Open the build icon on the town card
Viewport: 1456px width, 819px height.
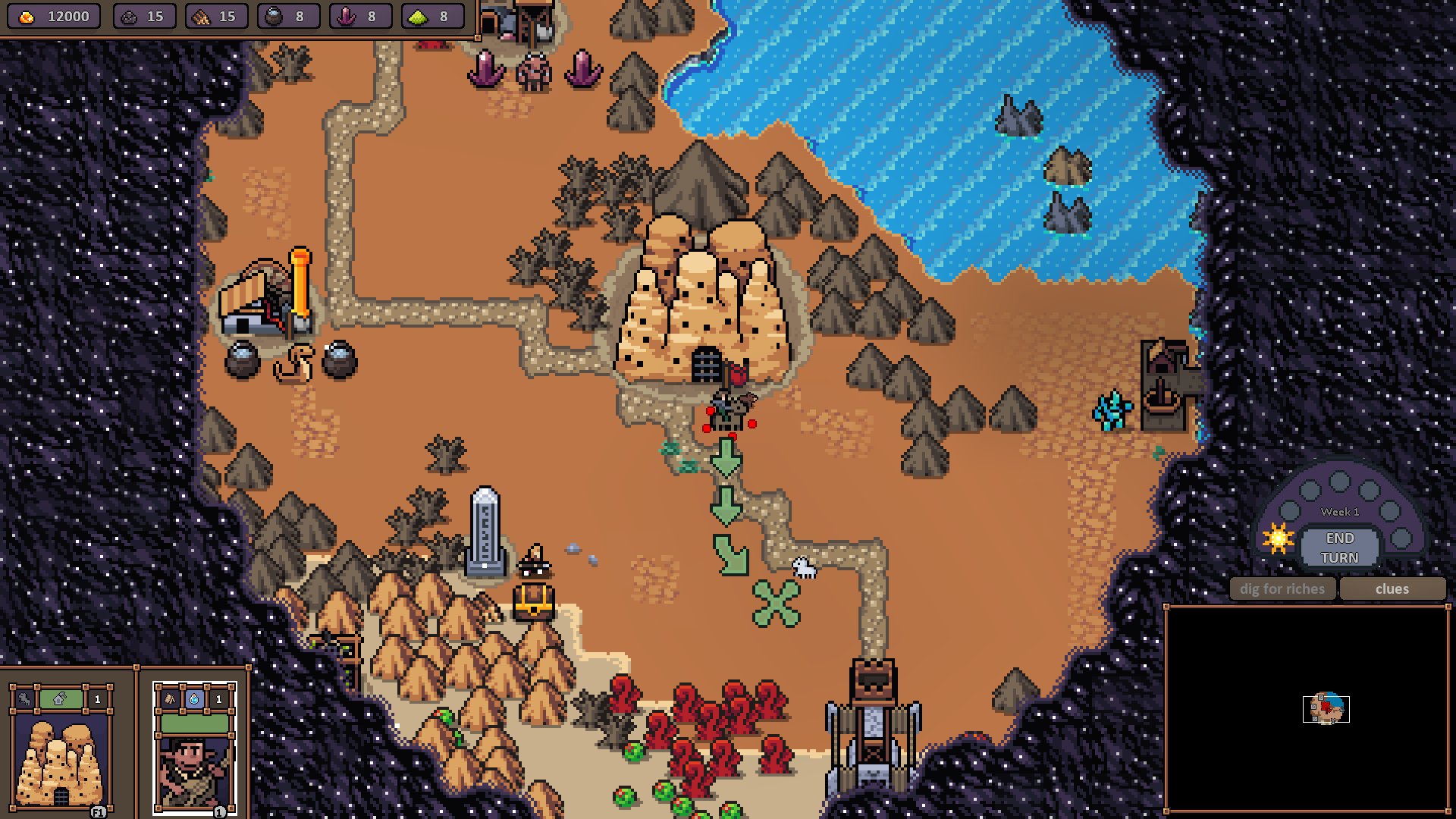tap(60, 699)
